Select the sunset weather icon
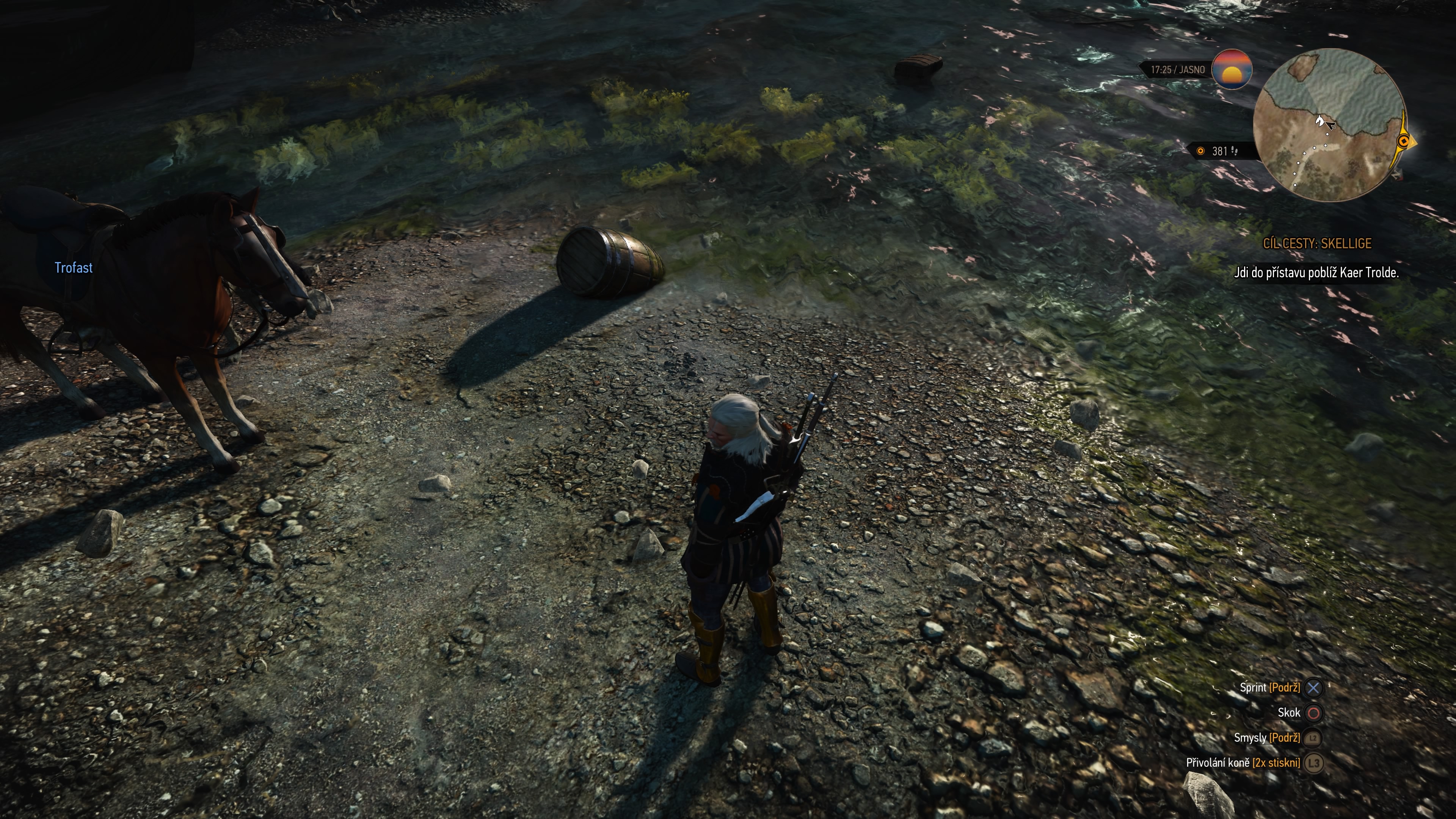Screen dimensions: 1456x819 click(x=1232, y=69)
